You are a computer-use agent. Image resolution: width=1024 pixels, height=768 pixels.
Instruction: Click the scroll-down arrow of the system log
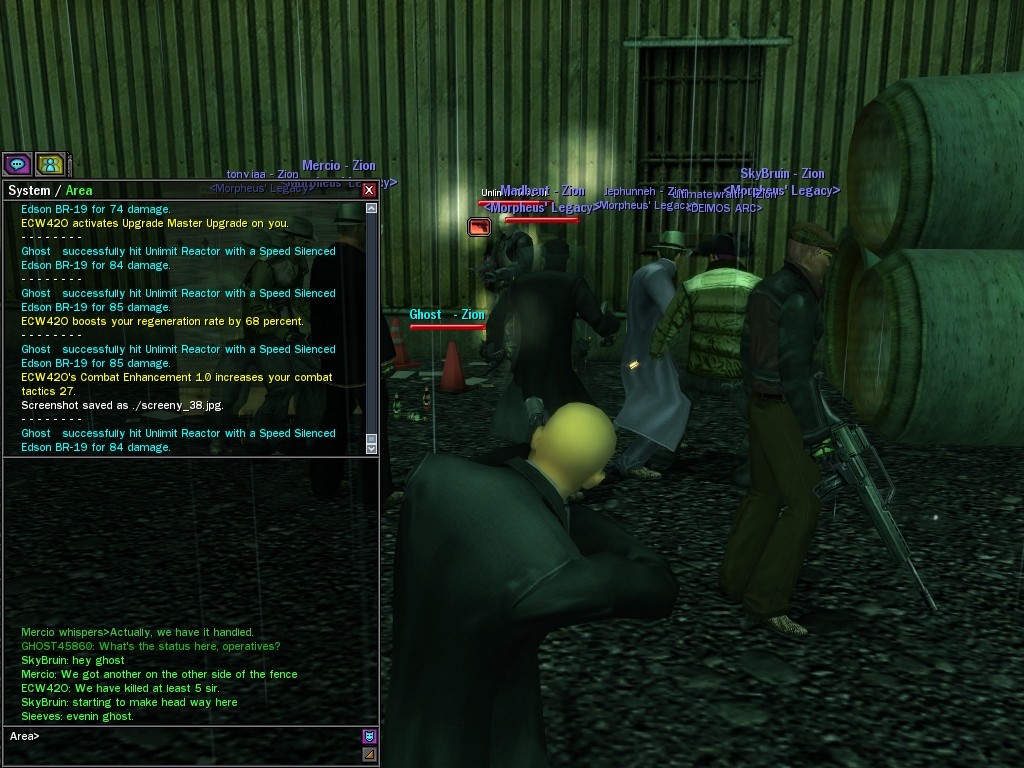click(x=372, y=449)
